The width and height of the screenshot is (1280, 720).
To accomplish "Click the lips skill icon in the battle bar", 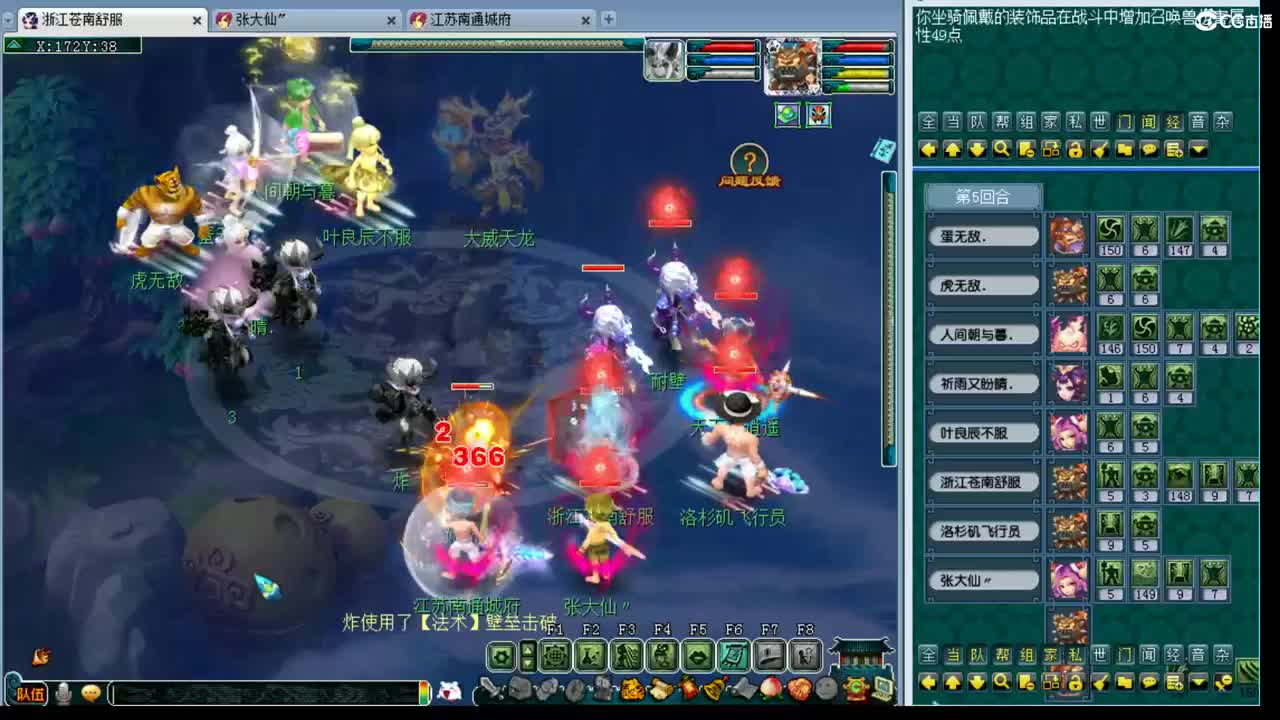I will [698, 656].
